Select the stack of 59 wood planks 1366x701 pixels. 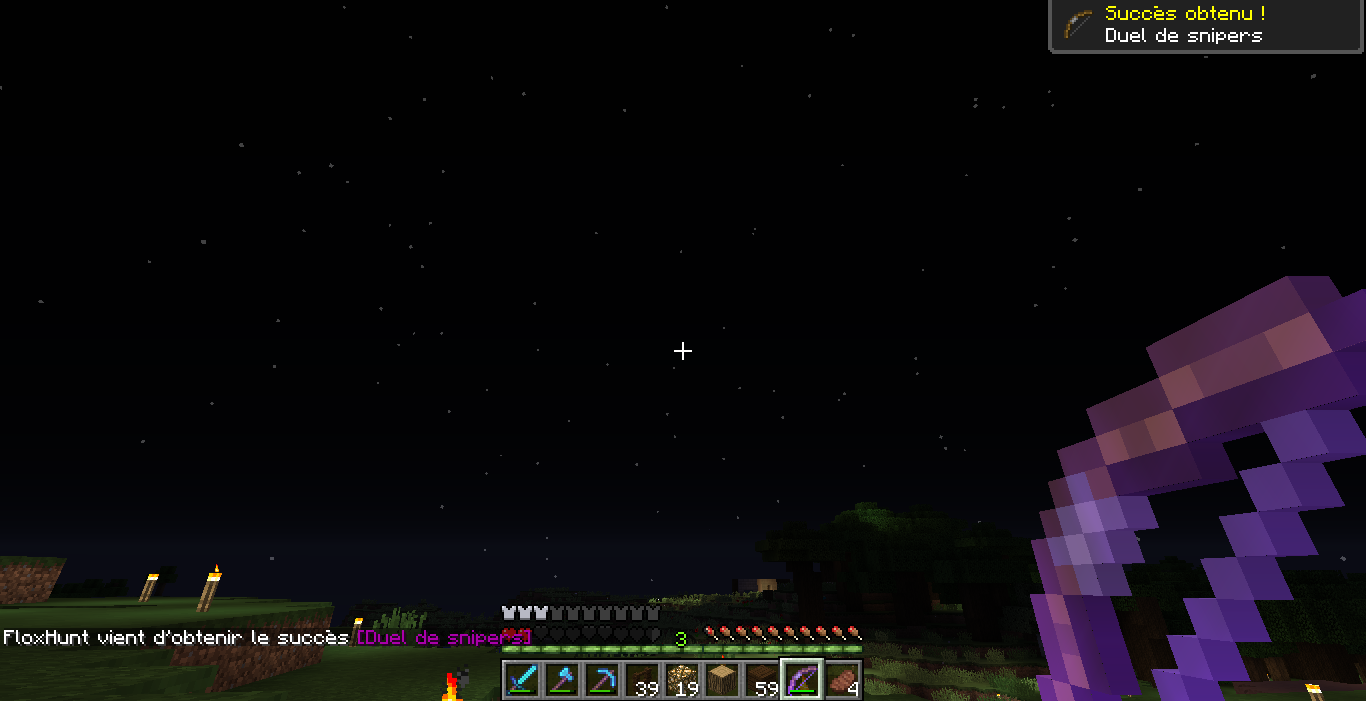pyautogui.click(x=762, y=680)
